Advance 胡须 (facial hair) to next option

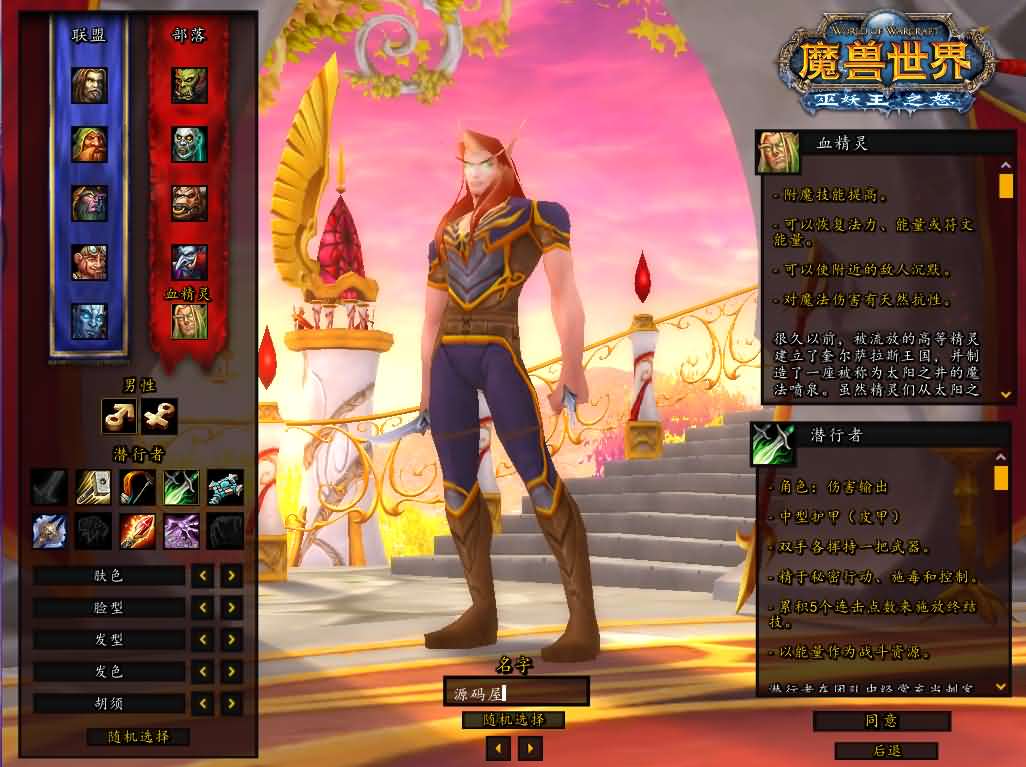coord(231,703)
